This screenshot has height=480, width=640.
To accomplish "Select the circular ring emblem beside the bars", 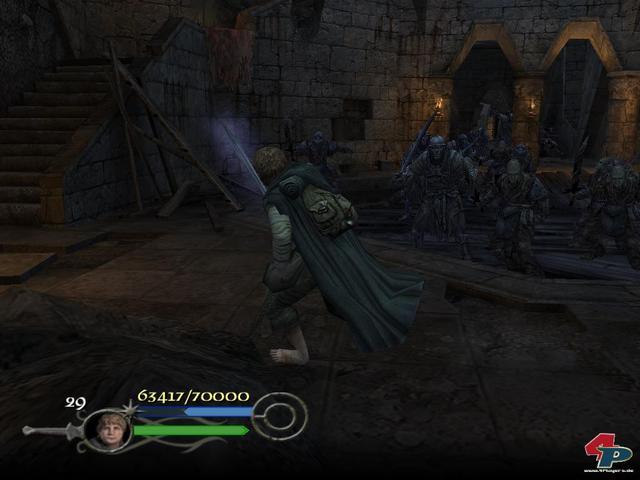I will (x=279, y=415).
